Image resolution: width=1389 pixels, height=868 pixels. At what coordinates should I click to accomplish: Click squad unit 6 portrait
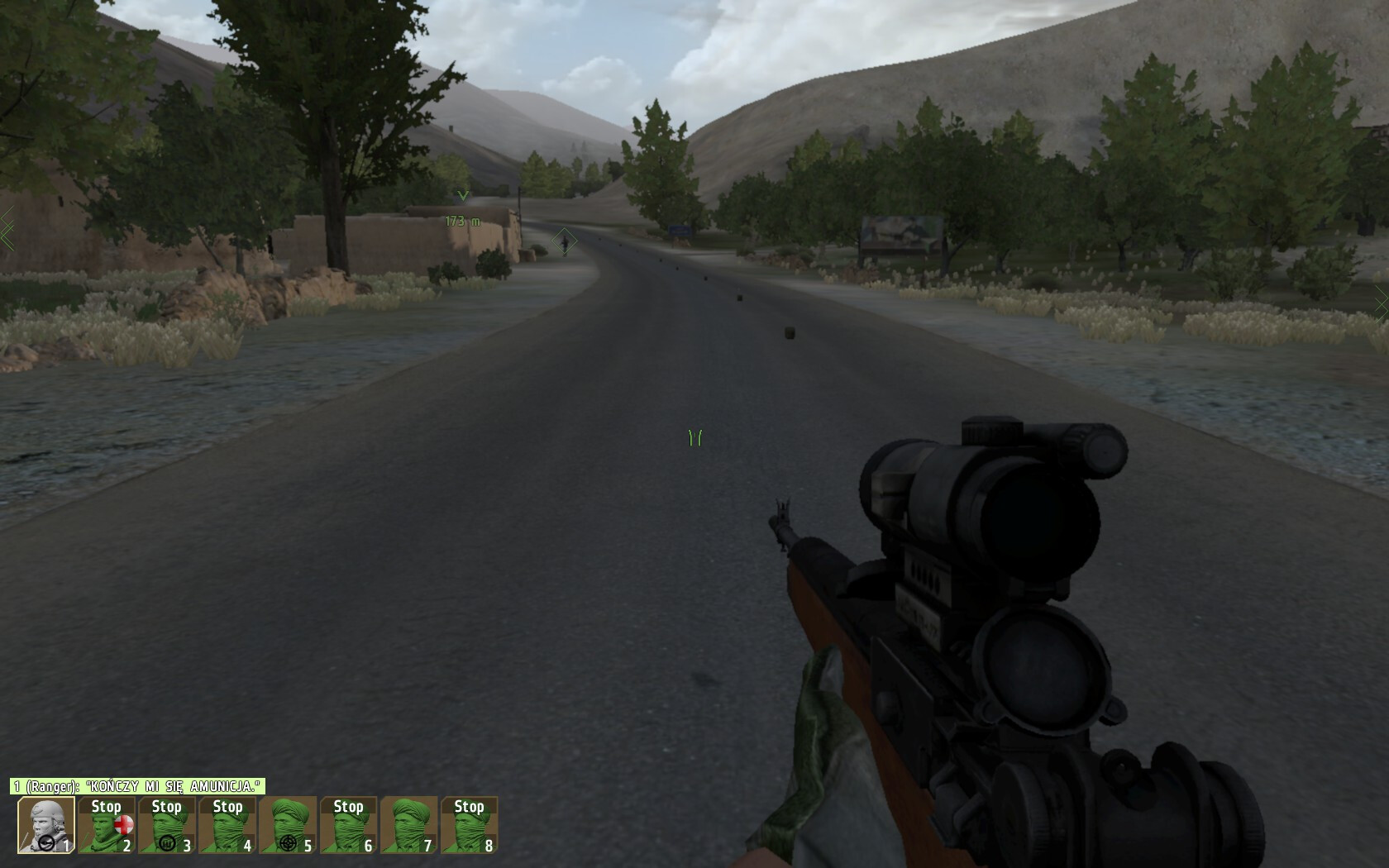[348, 824]
